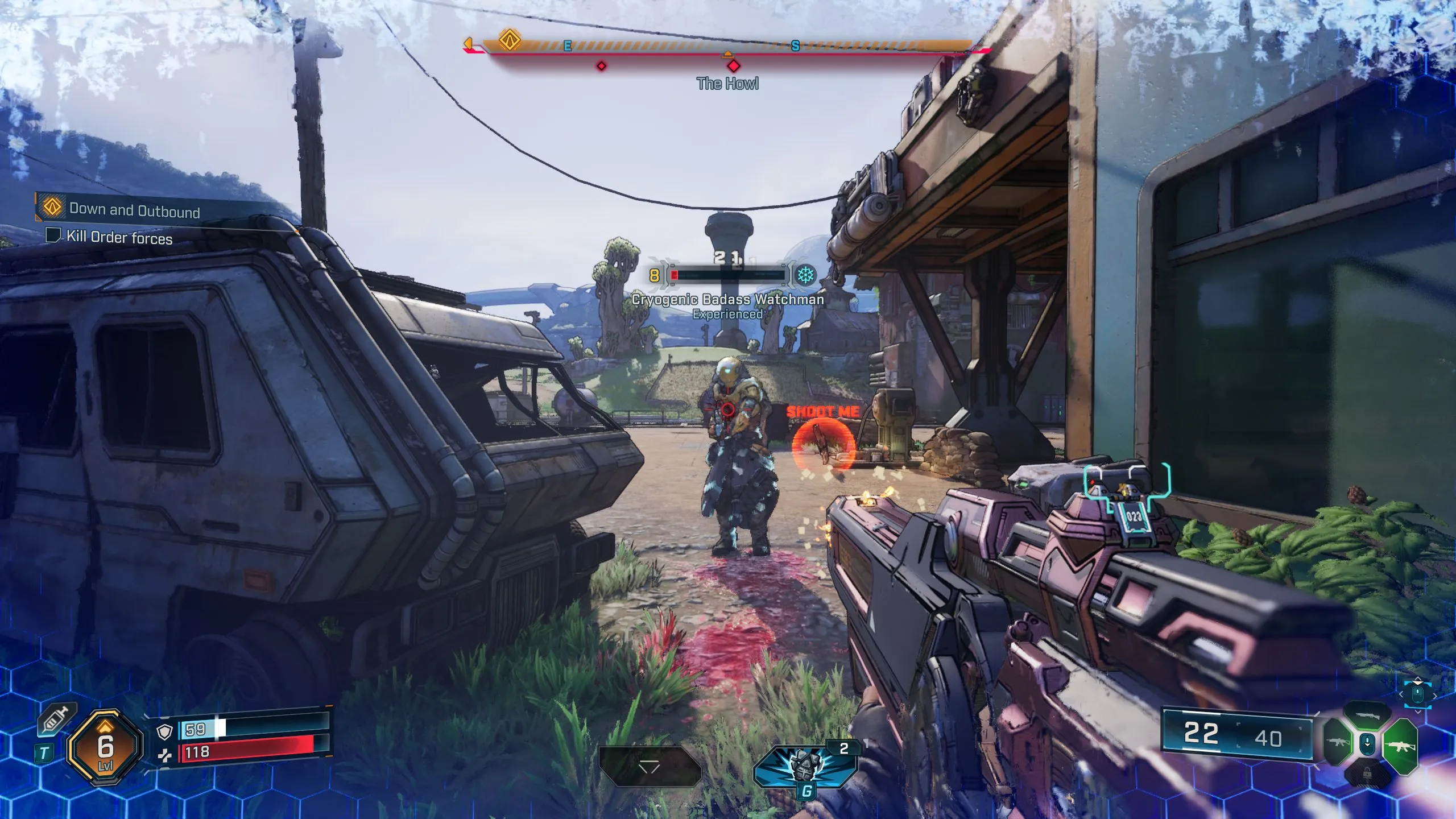Select the left assault rifle weapon slot
The height and width of the screenshot is (819, 1456).
click(x=1338, y=743)
